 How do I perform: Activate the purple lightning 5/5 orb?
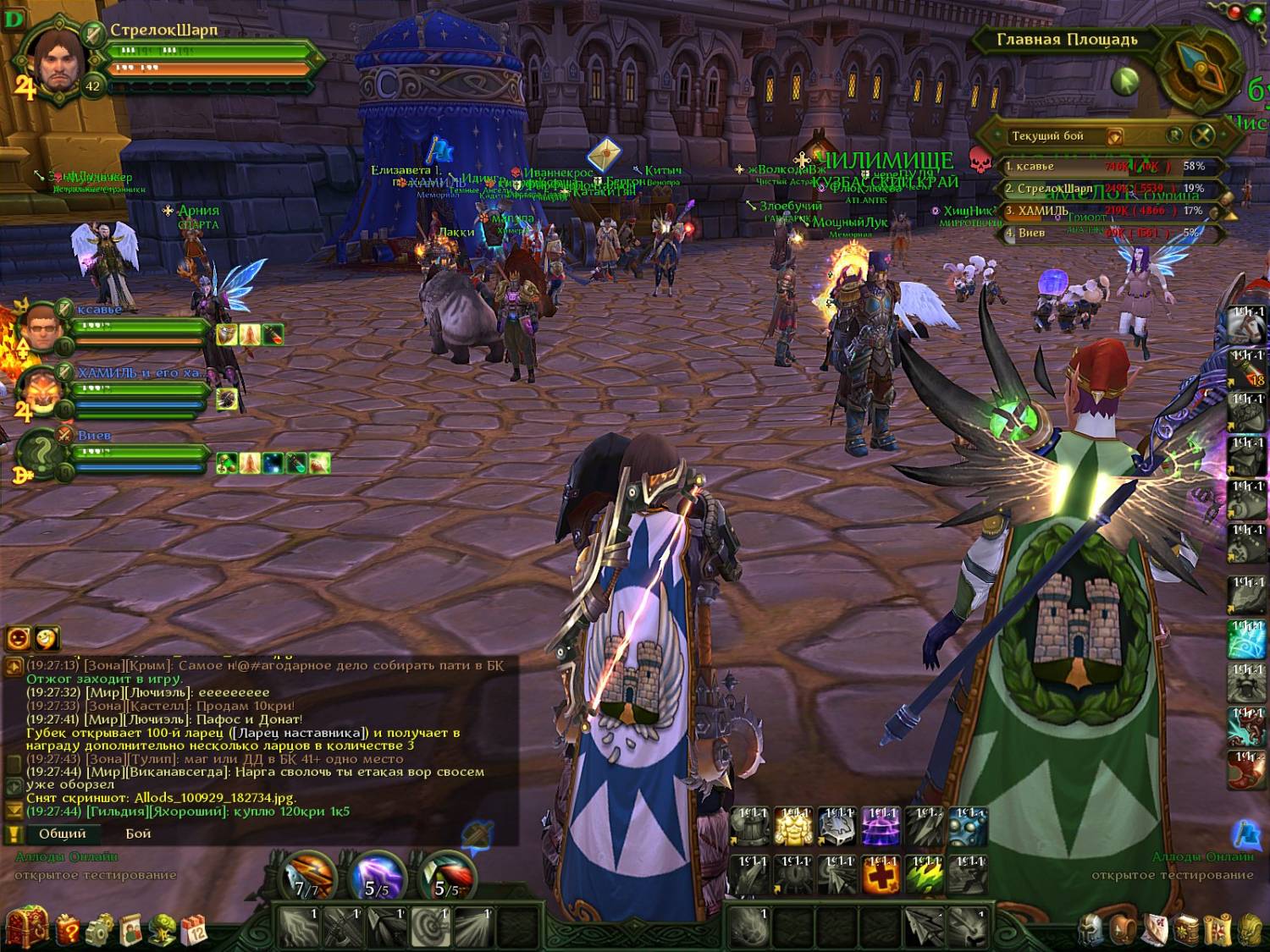(376, 876)
